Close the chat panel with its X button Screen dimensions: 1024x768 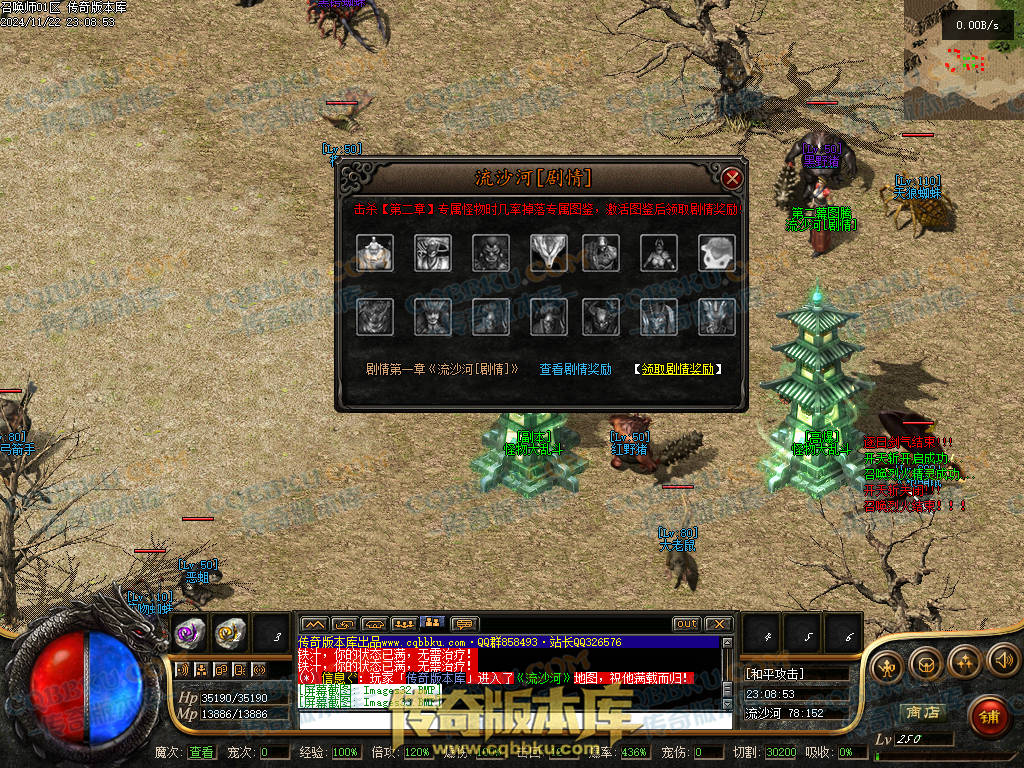718,624
